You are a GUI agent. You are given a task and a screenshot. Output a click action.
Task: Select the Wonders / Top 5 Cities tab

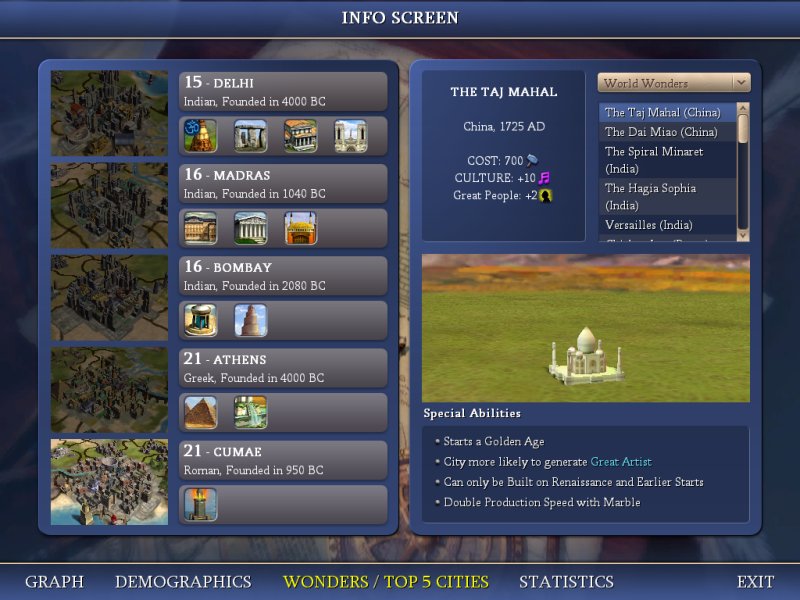pyautogui.click(x=386, y=581)
